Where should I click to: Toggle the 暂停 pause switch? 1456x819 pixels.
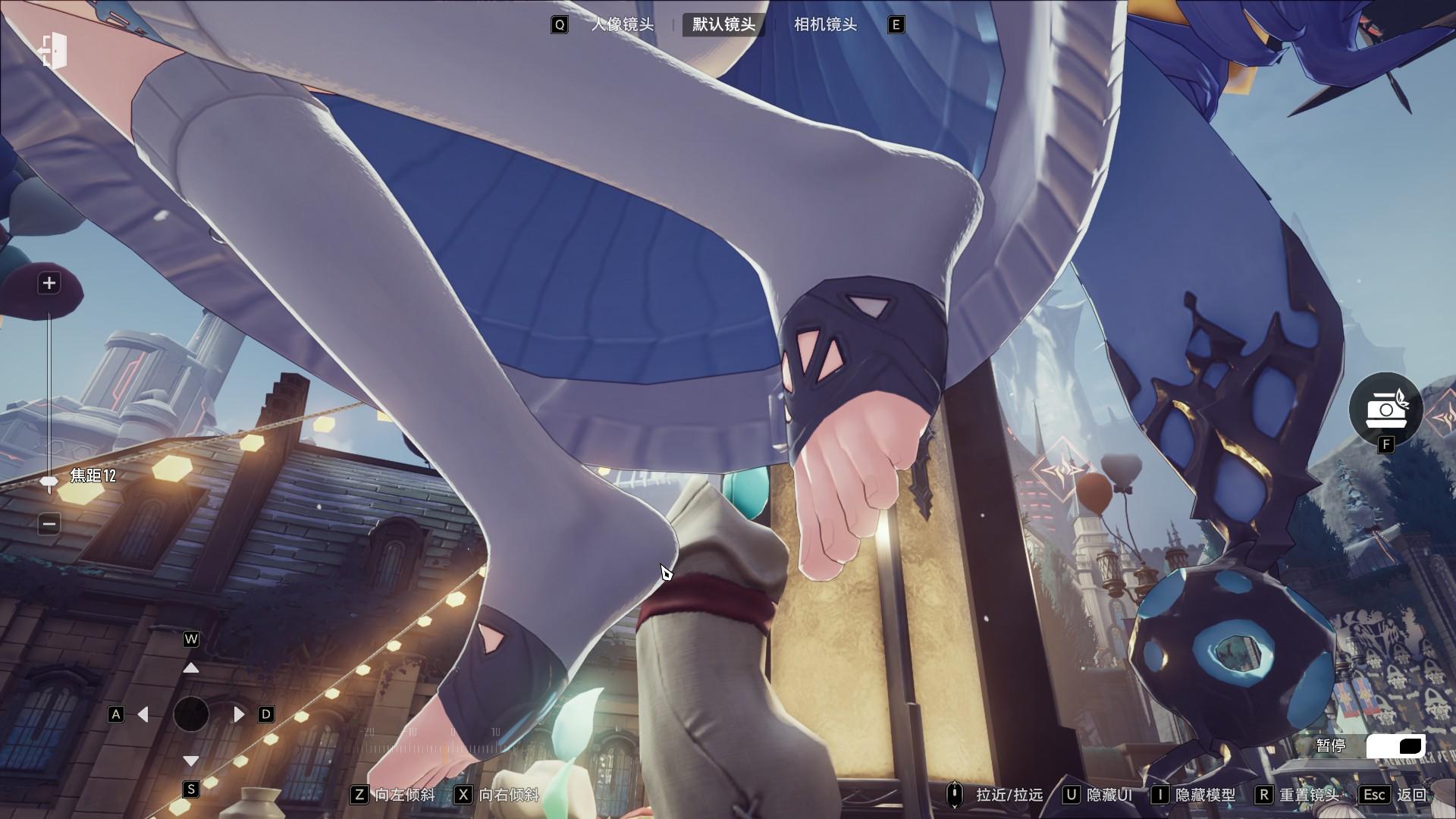click(x=1395, y=746)
